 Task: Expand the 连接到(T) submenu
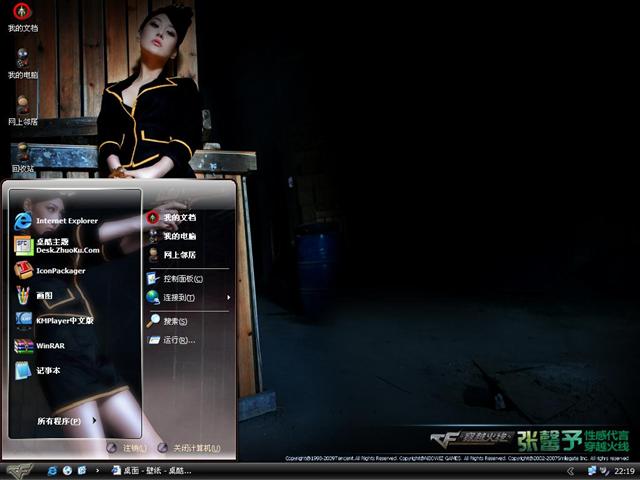tap(180, 297)
